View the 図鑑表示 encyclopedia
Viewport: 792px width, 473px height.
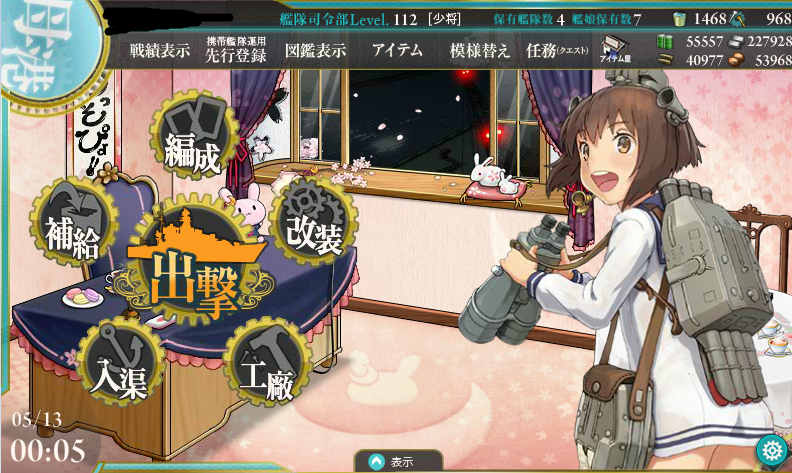coord(315,51)
